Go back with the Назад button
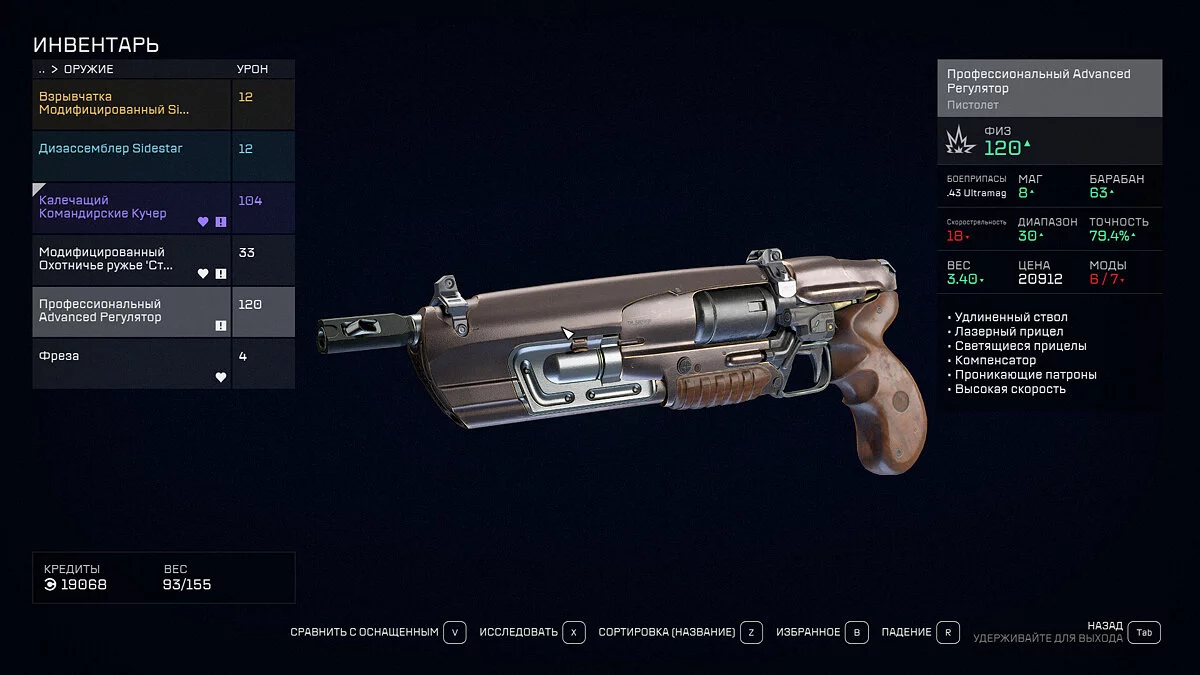 click(1145, 632)
